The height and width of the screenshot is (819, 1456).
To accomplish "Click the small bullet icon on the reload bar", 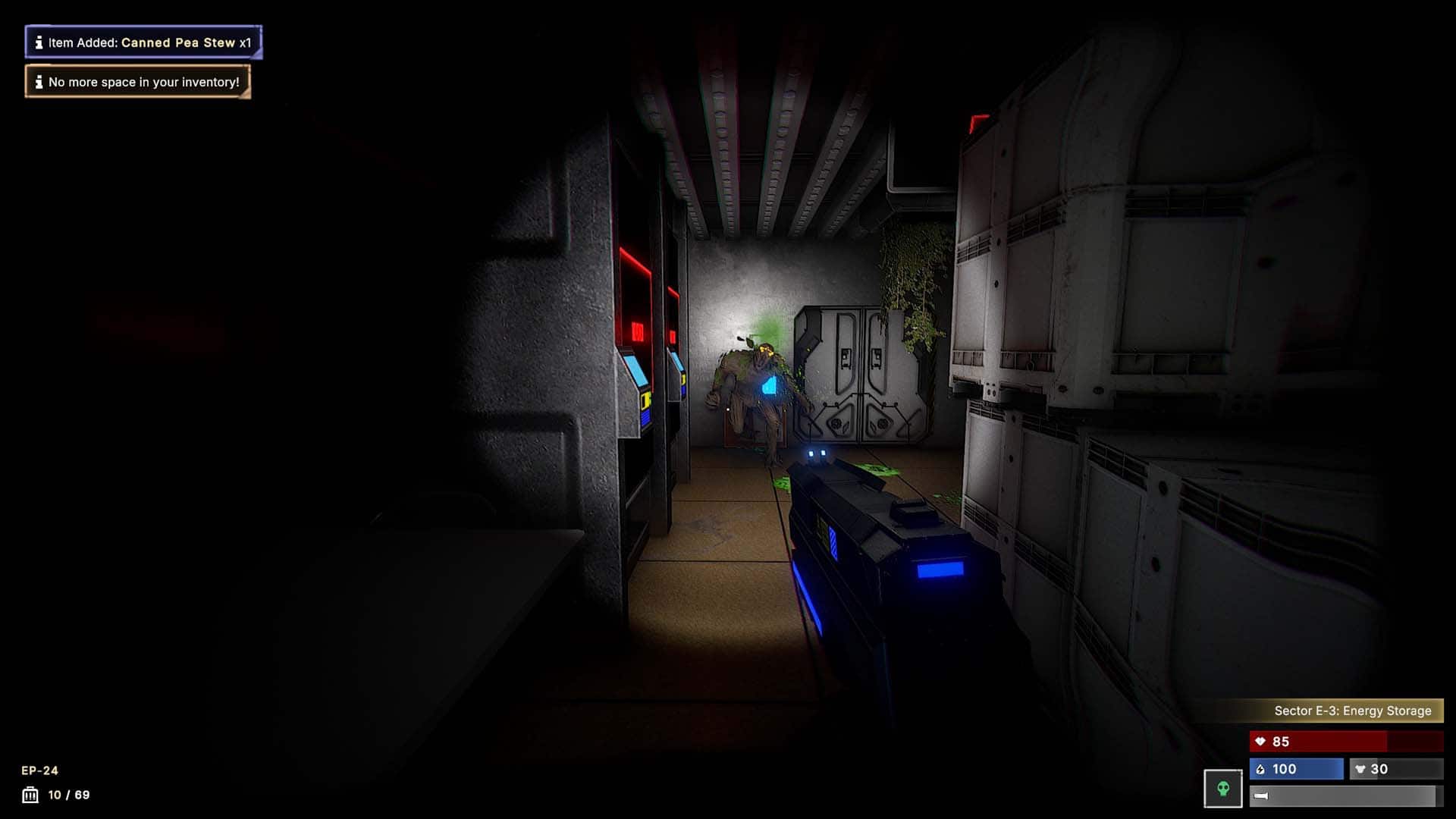I will tap(1261, 795).
